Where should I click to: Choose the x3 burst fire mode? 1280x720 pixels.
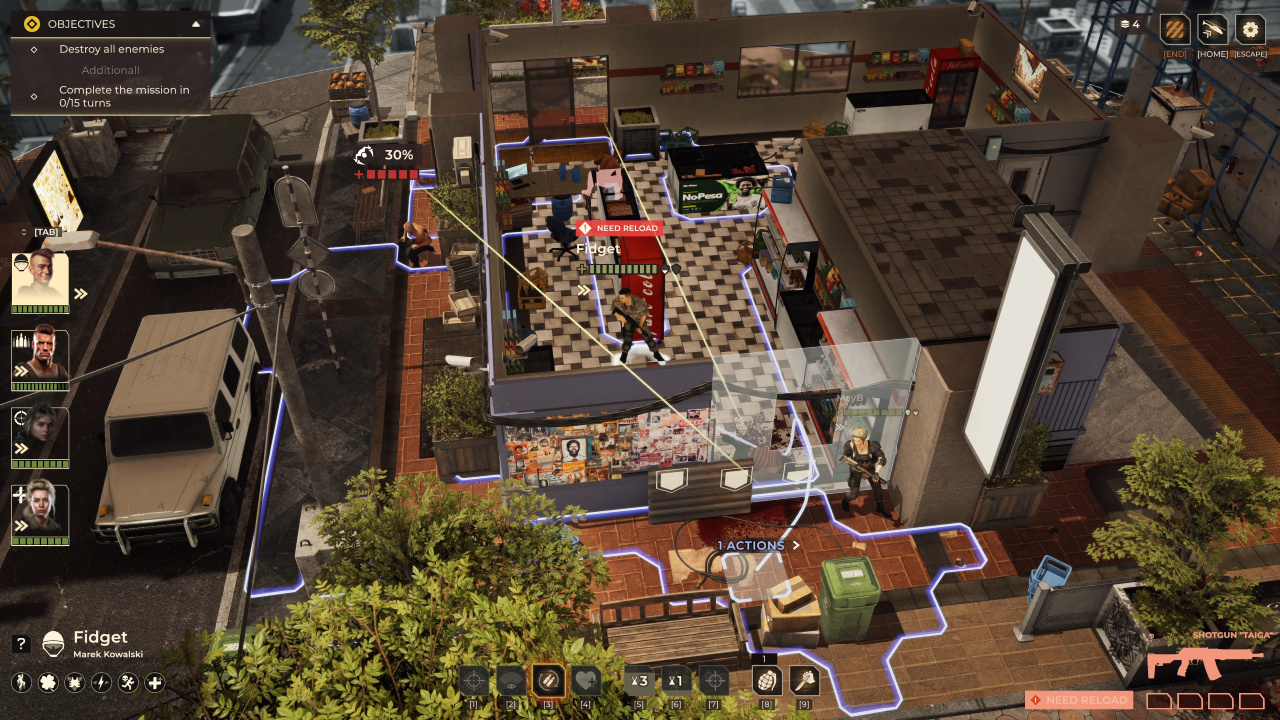639,681
